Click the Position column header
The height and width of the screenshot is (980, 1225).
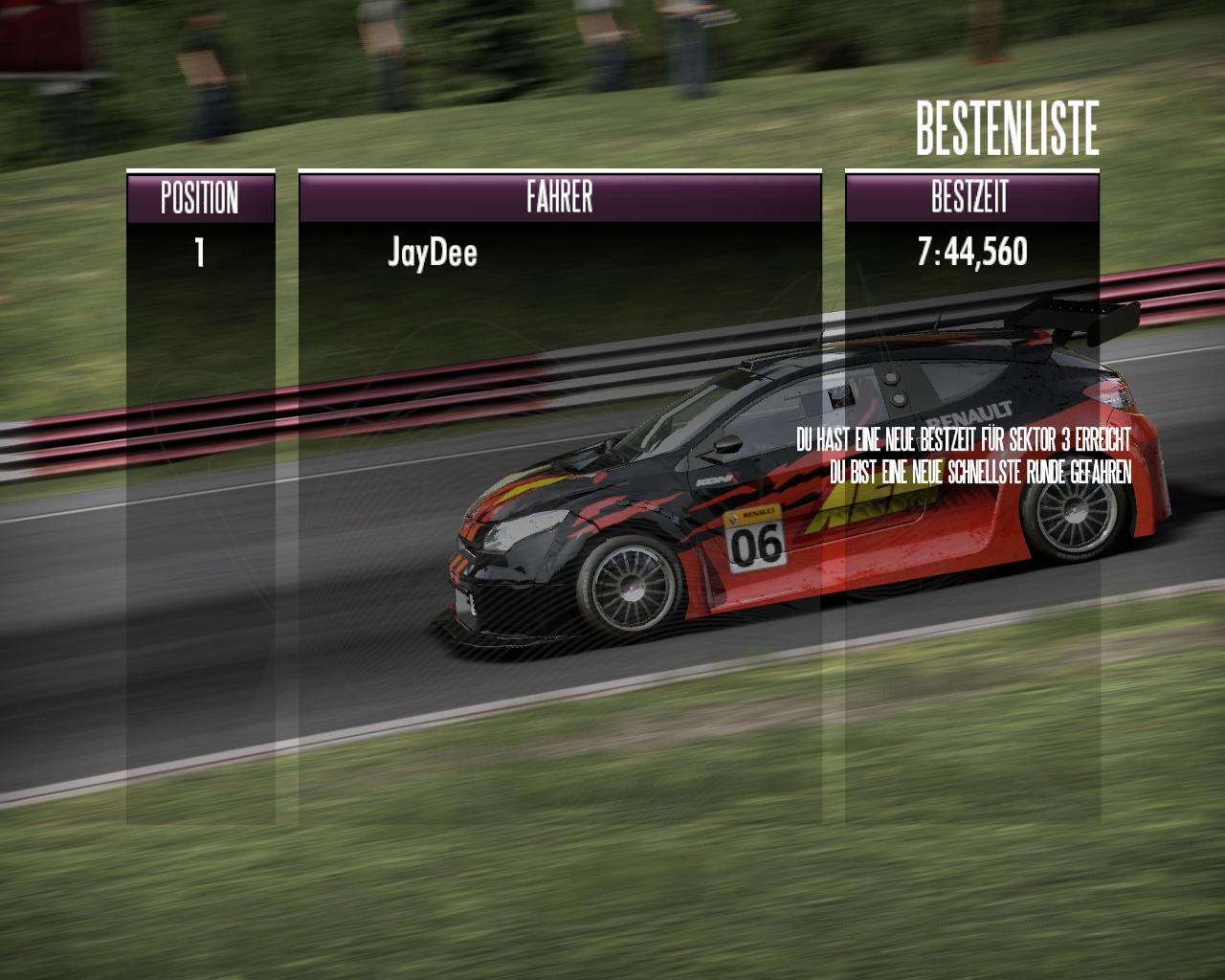[200, 197]
